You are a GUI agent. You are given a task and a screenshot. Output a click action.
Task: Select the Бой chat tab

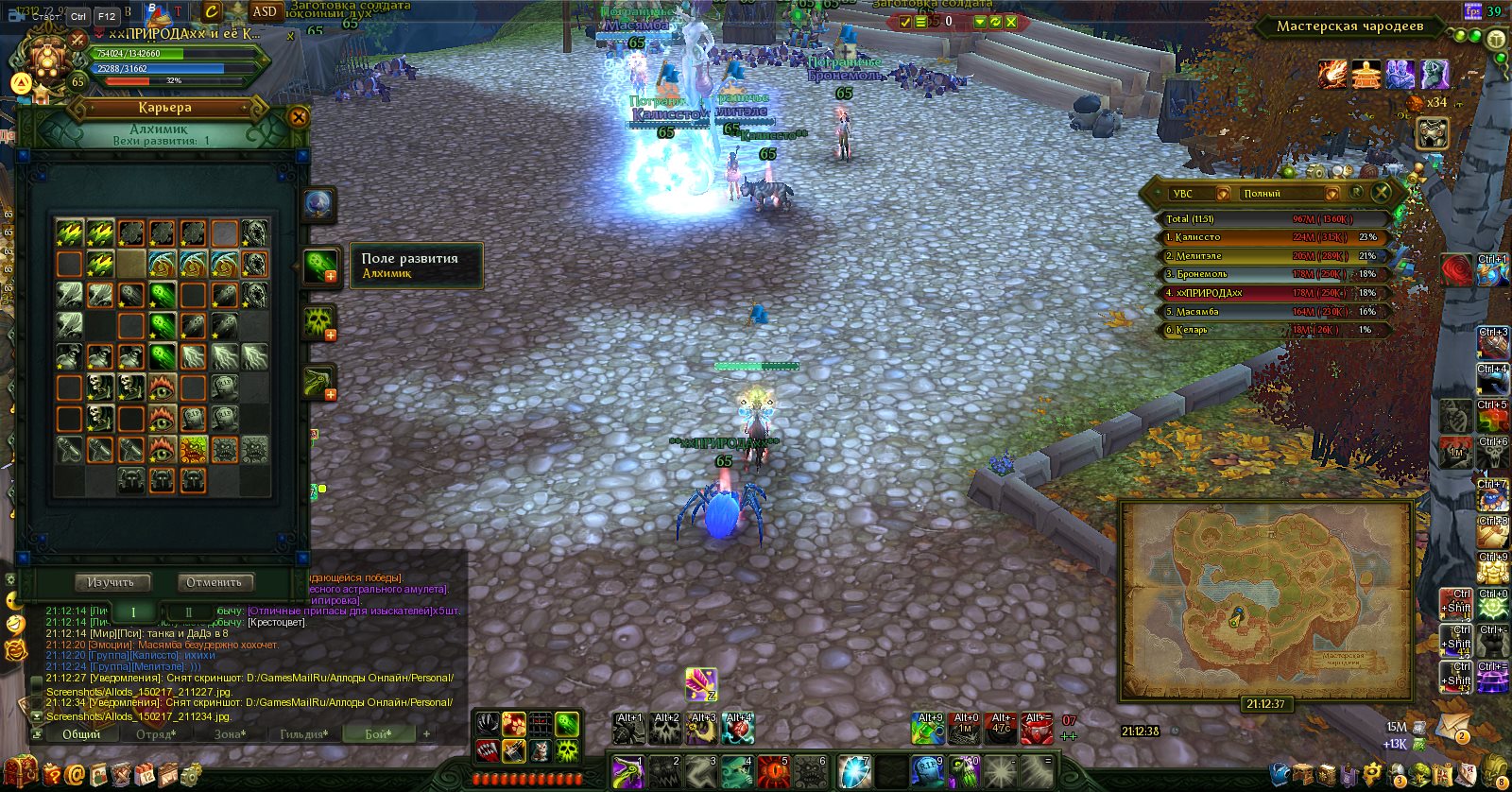point(378,734)
